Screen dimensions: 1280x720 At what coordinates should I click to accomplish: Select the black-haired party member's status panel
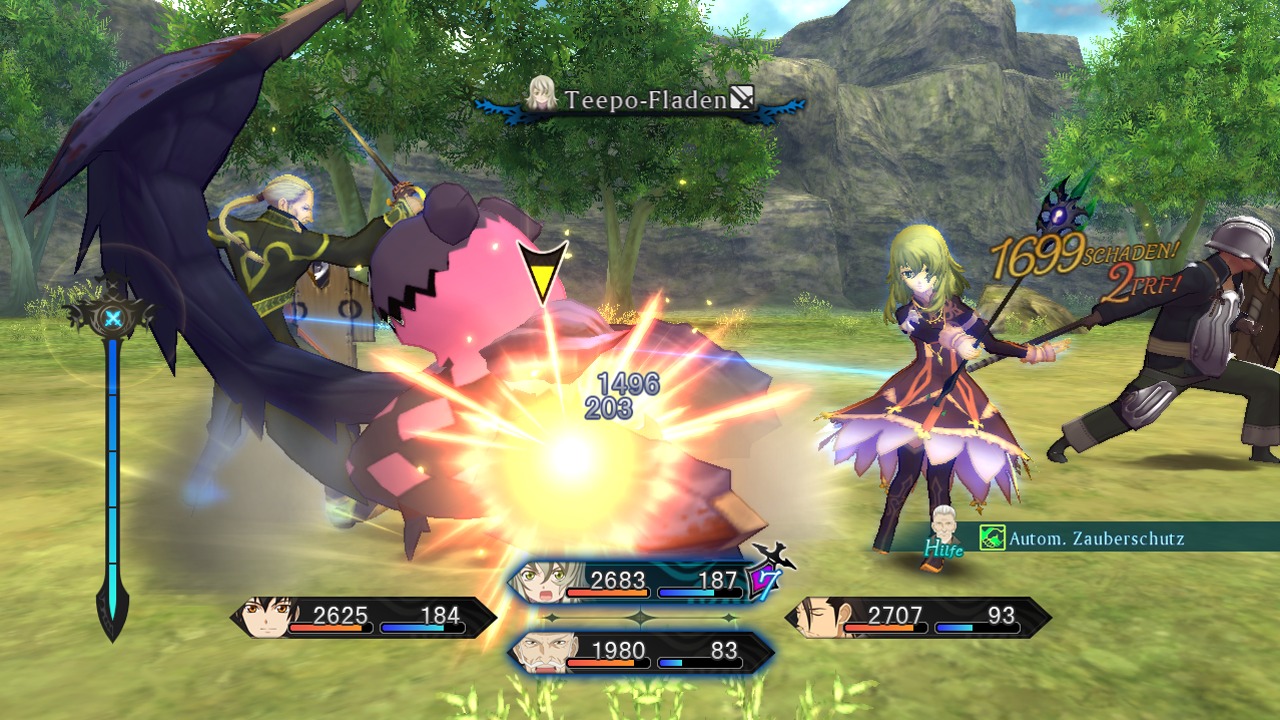pos(364,618)
